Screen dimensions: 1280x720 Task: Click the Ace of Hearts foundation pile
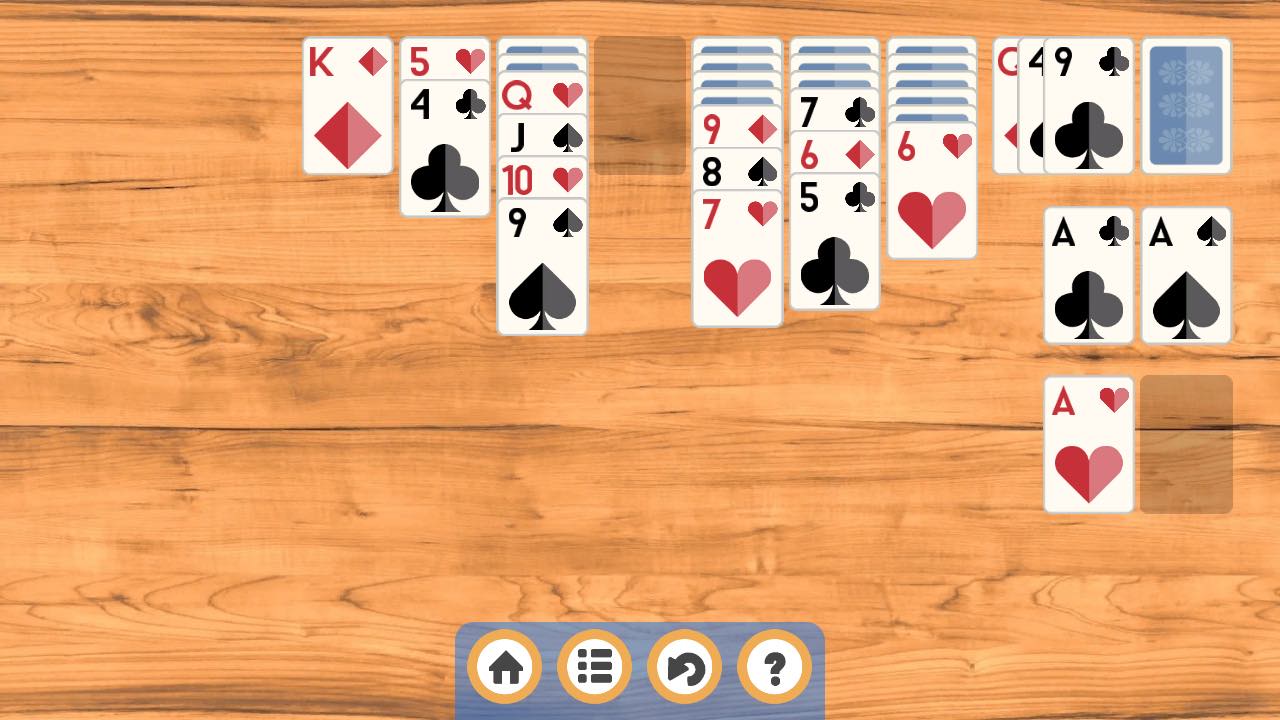(x=1089, y=443)
